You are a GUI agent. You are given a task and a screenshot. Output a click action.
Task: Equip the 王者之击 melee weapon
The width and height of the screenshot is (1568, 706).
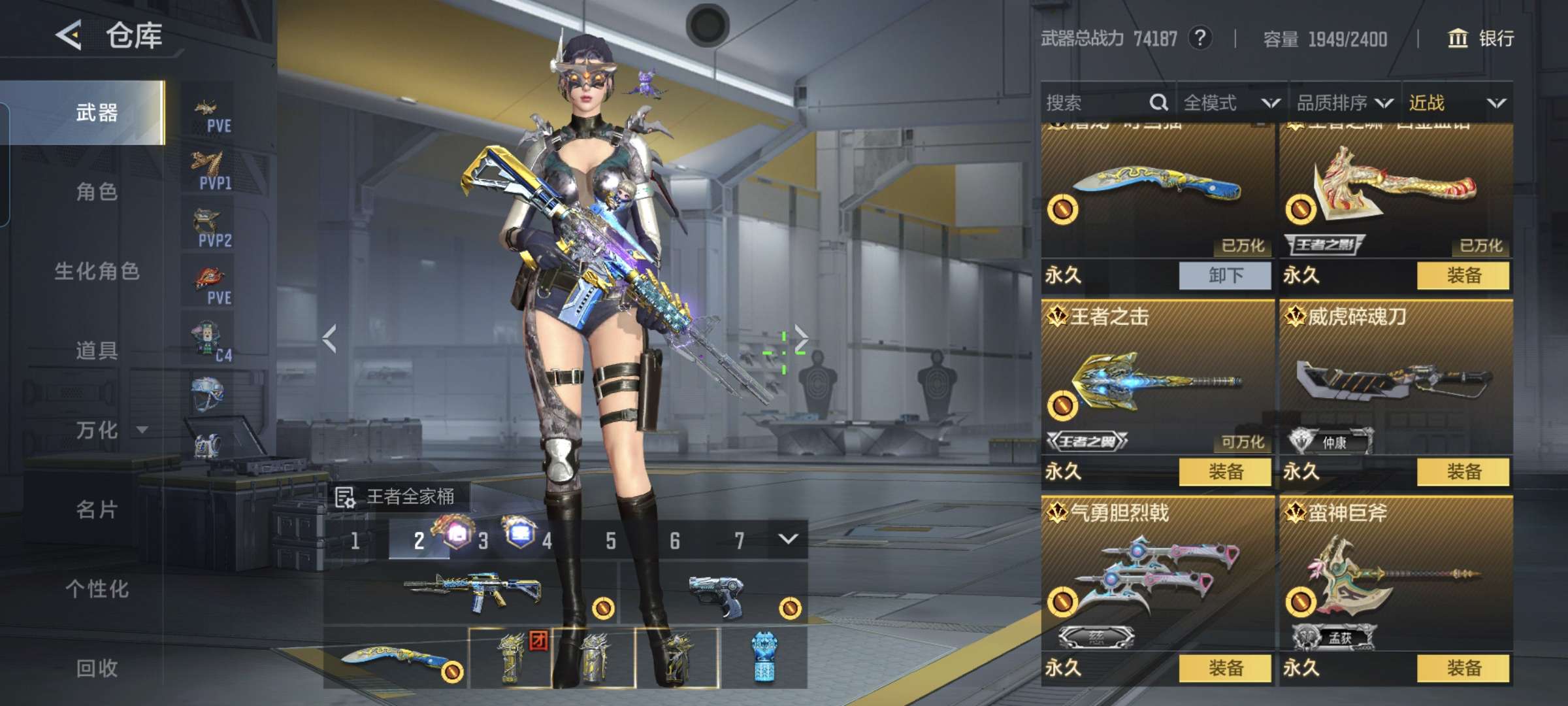click(1225, 471)
